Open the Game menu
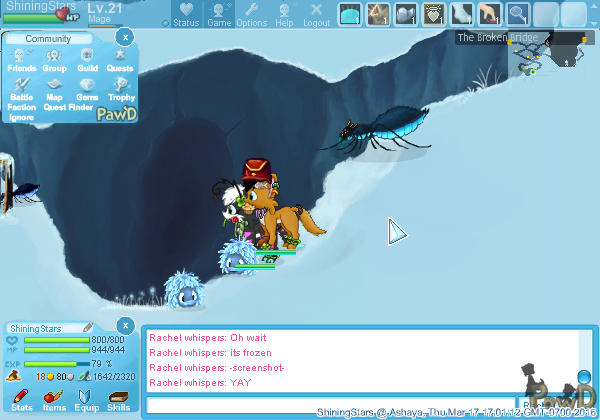The height and width of the screenshot is (420, 600). [x=219, y=15]
